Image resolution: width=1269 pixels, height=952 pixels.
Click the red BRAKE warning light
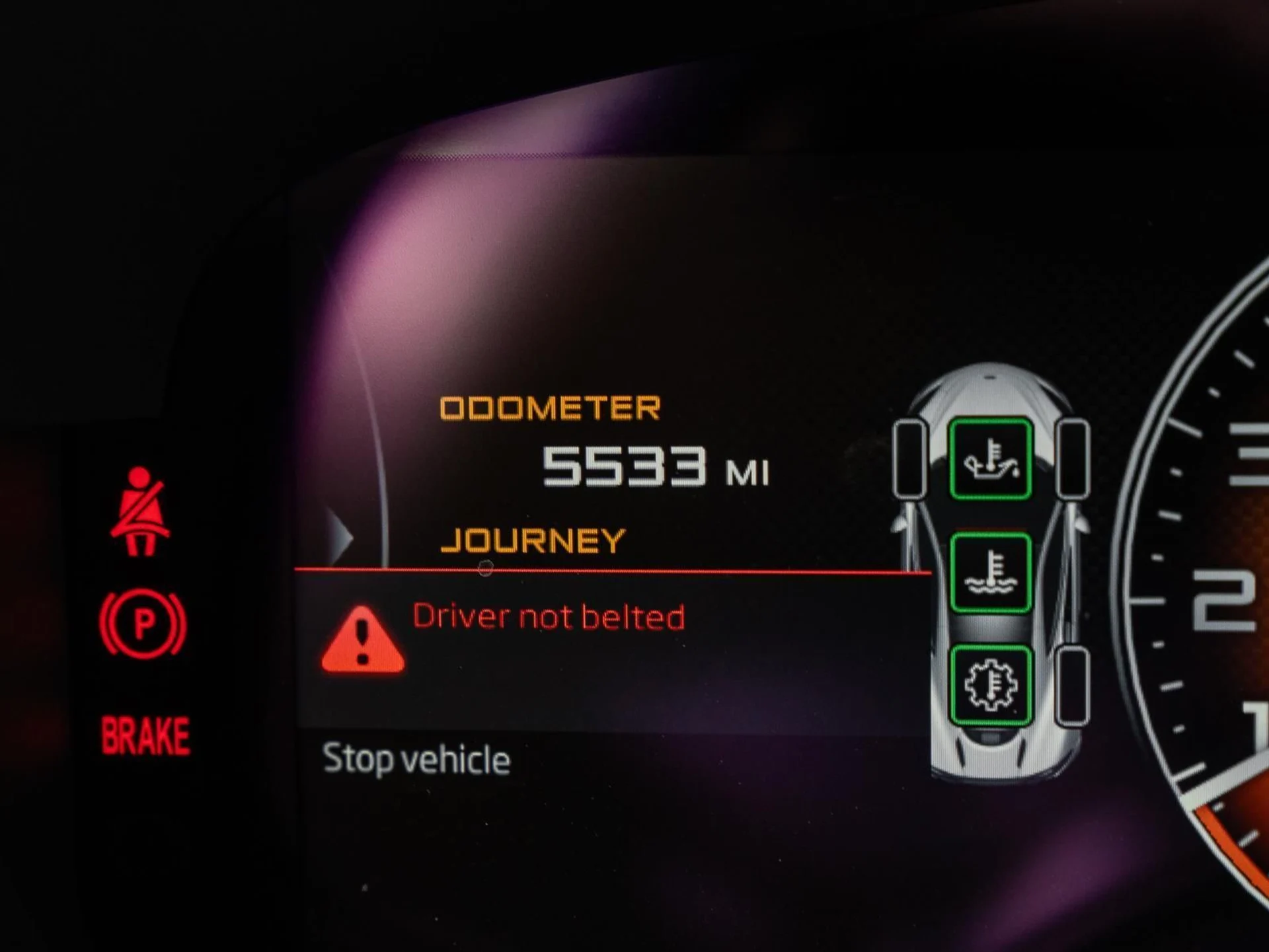tap(145, 735)
